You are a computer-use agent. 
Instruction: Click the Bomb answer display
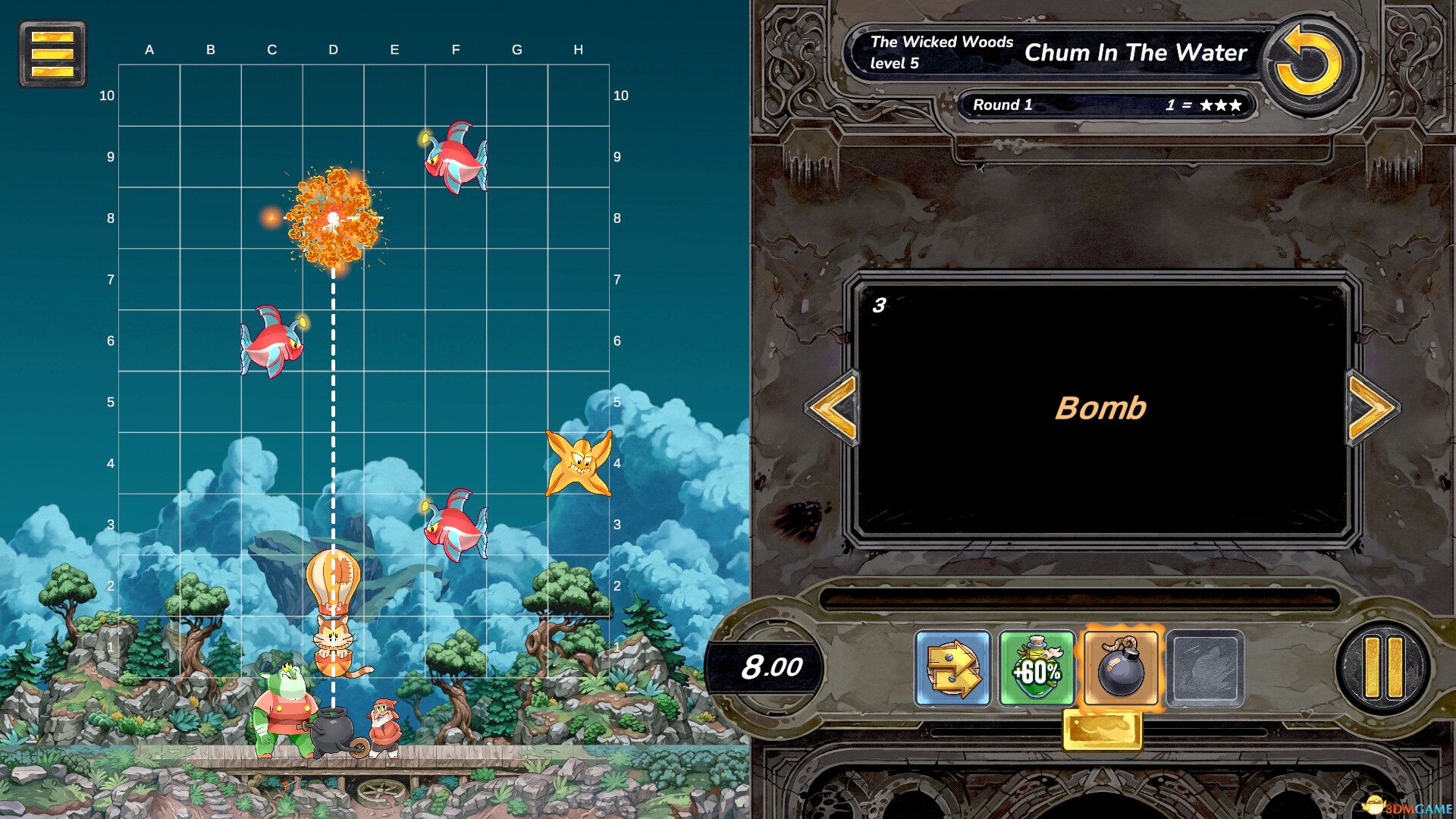pos(1101,407)
